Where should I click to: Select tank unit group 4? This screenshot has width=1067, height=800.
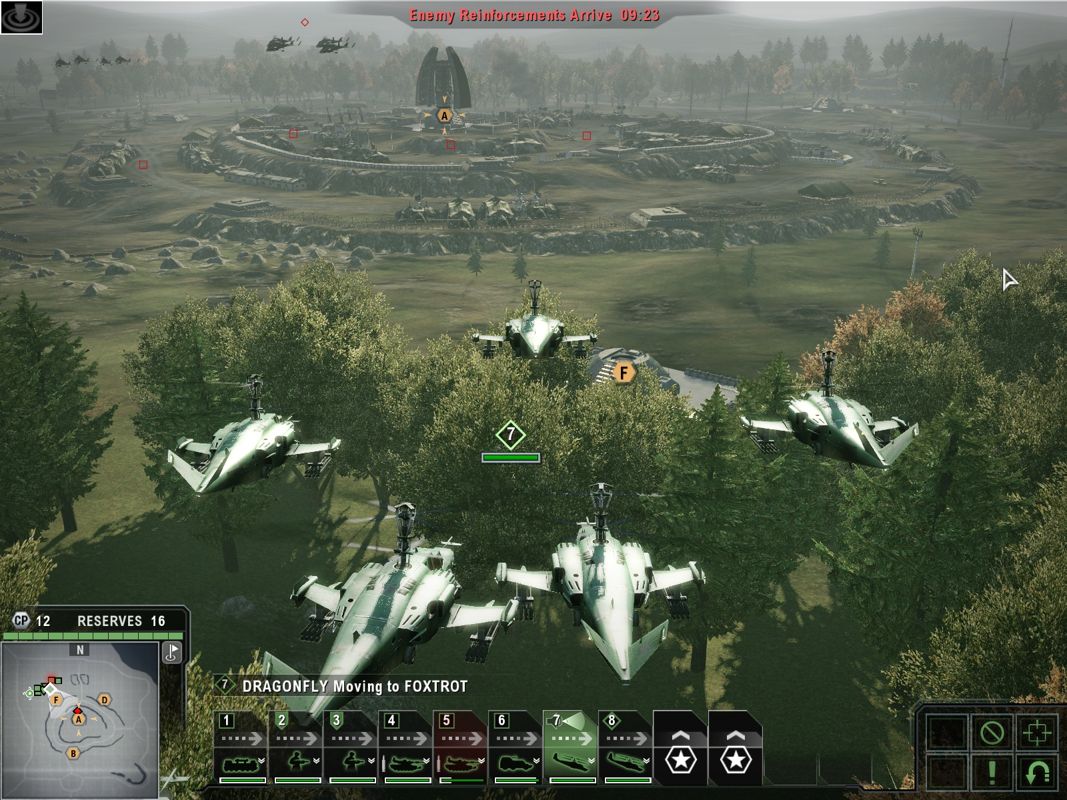coord(405,748)
